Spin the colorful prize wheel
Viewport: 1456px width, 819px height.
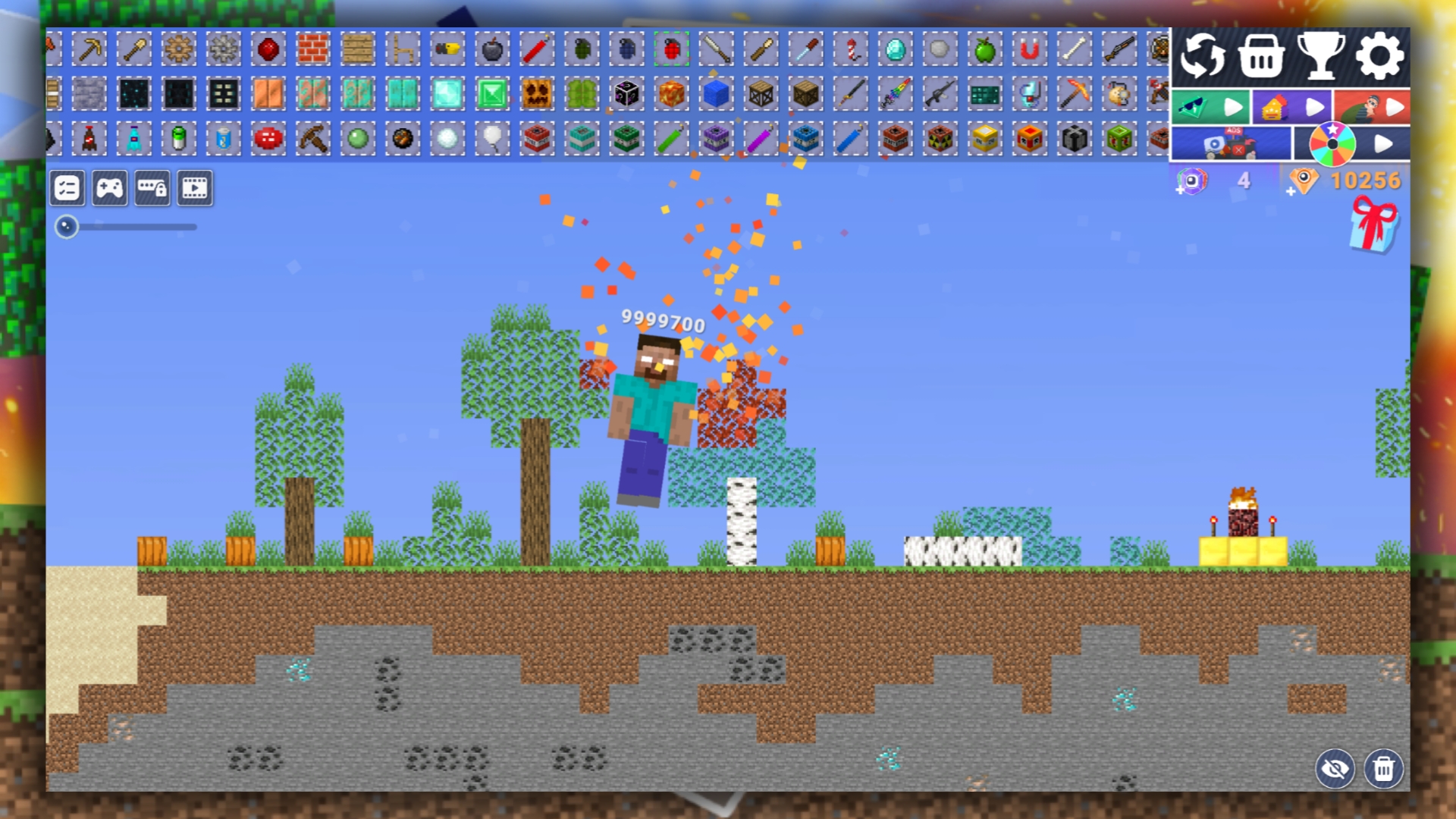[x=1332, y=144]
